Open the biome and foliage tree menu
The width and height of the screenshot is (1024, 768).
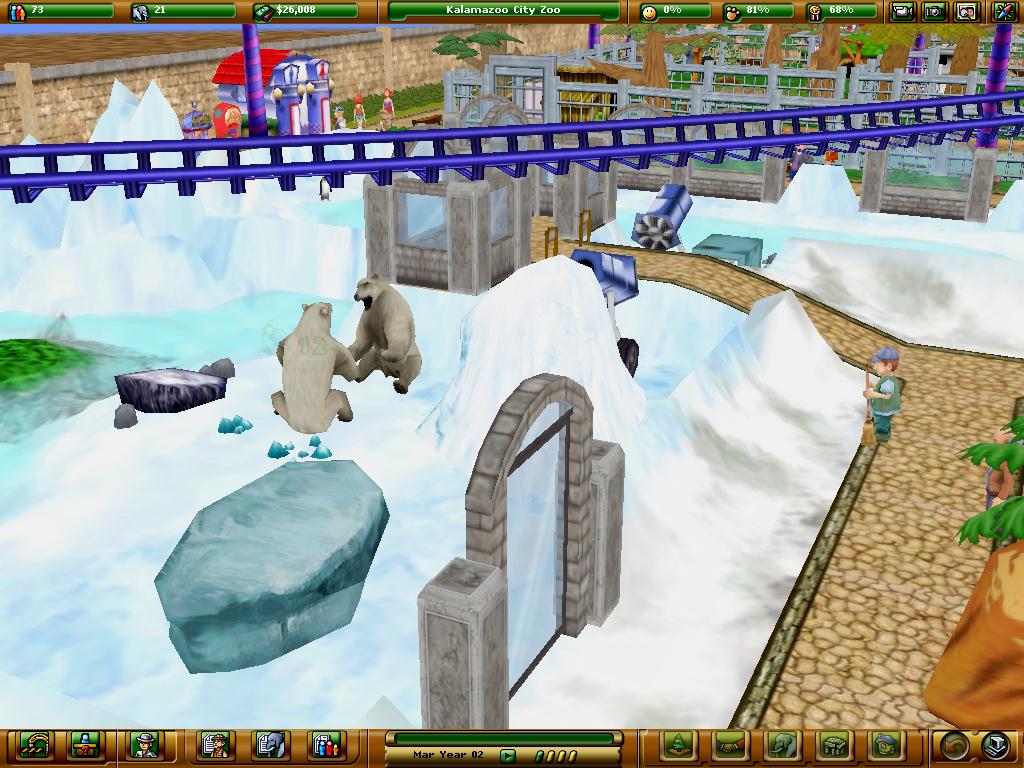coord(679,745)
